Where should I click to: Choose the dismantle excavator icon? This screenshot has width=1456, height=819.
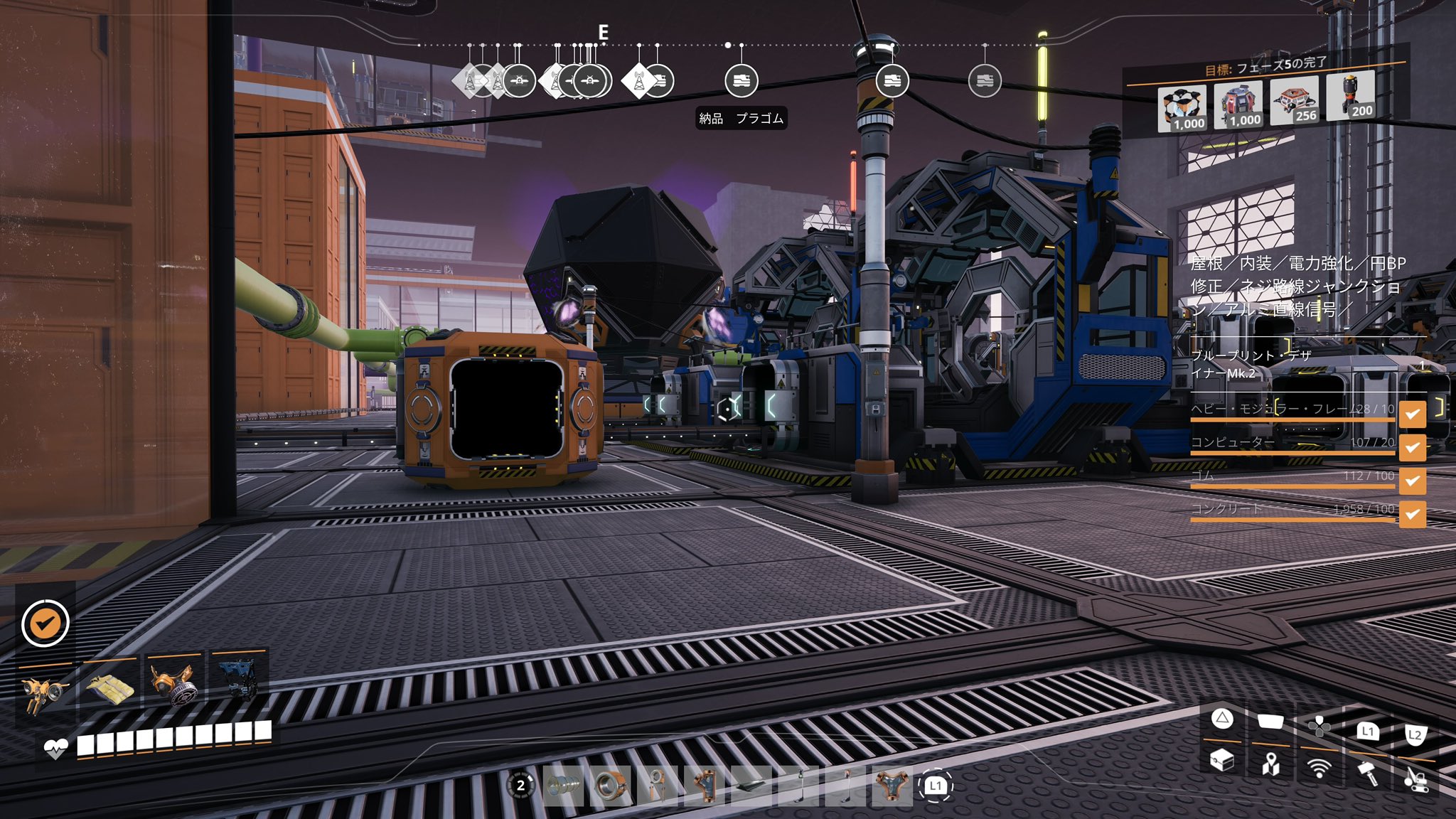click(x=1415, y=779)
